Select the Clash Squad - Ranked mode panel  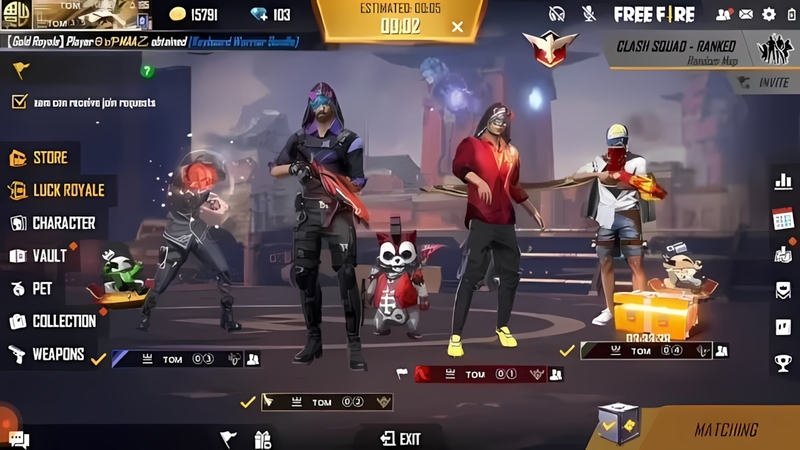tap(690, 48)
